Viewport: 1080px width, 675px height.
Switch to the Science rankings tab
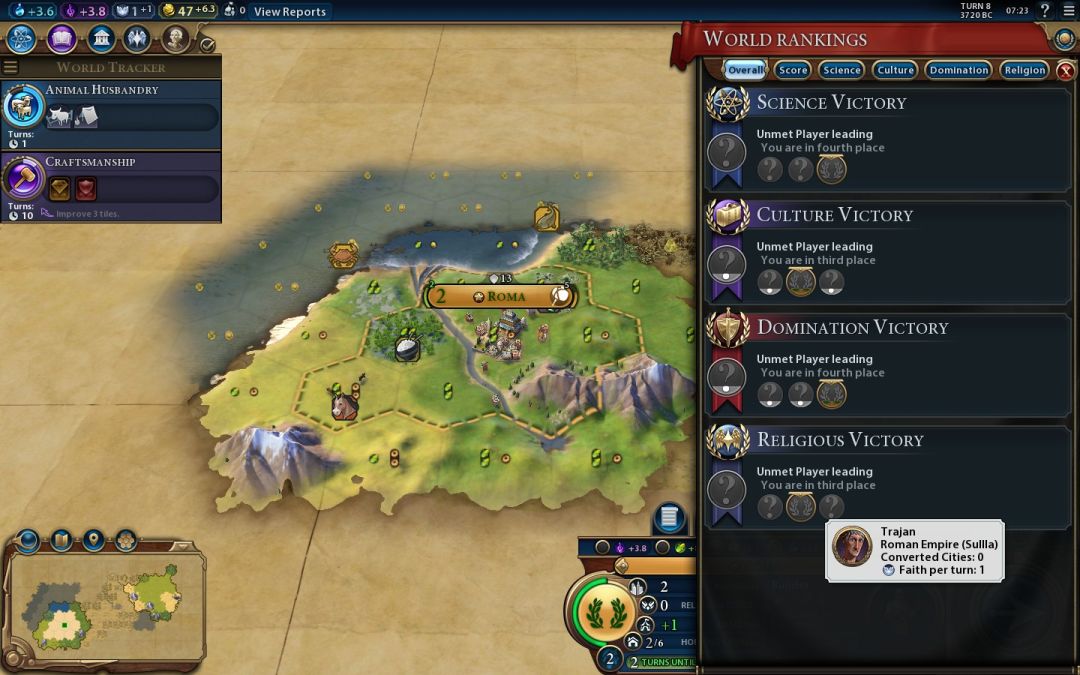tap(842, 70)
